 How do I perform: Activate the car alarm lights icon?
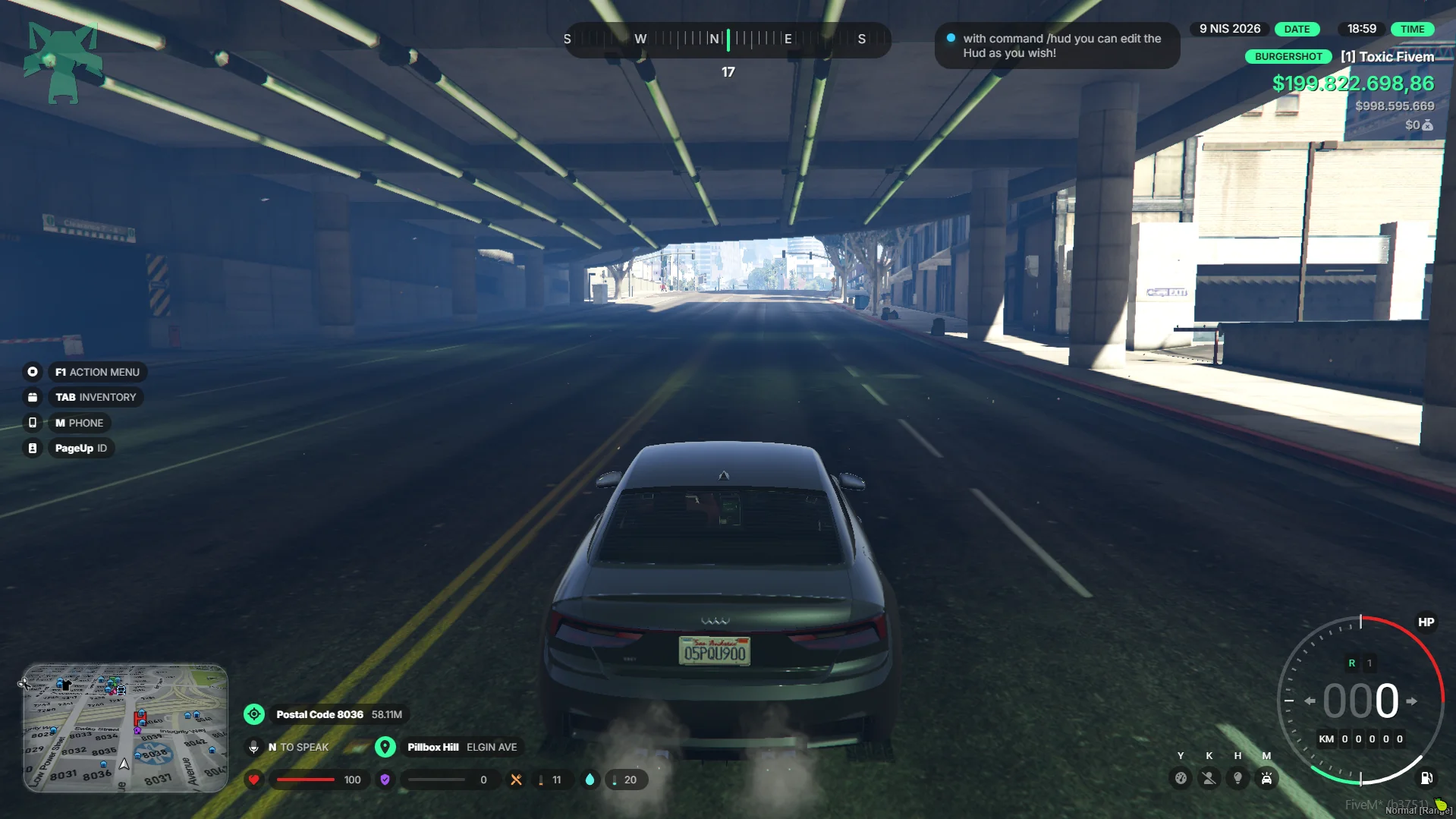point(1267,778)
